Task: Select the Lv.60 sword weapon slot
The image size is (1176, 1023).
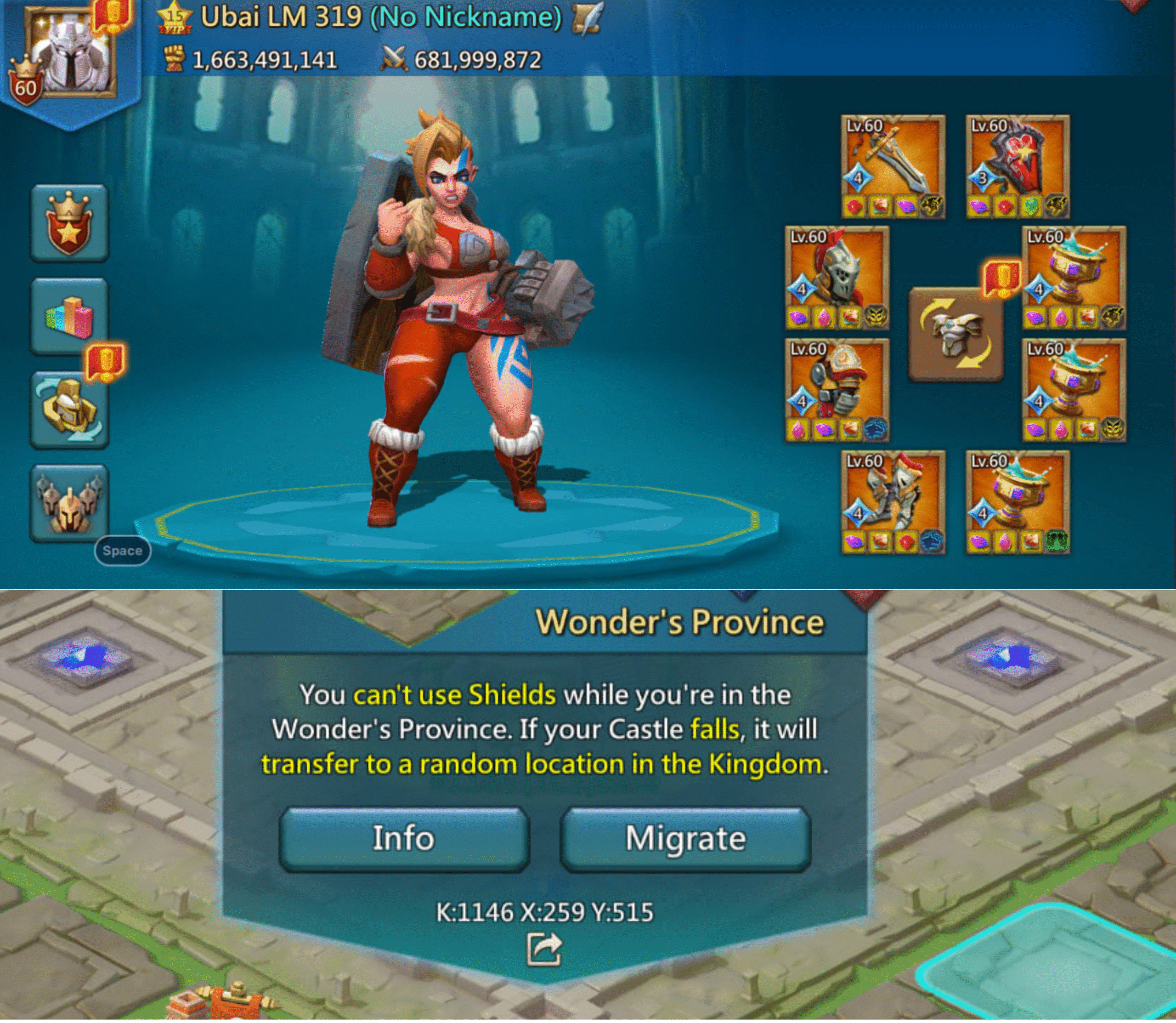Action: (893, 166)
